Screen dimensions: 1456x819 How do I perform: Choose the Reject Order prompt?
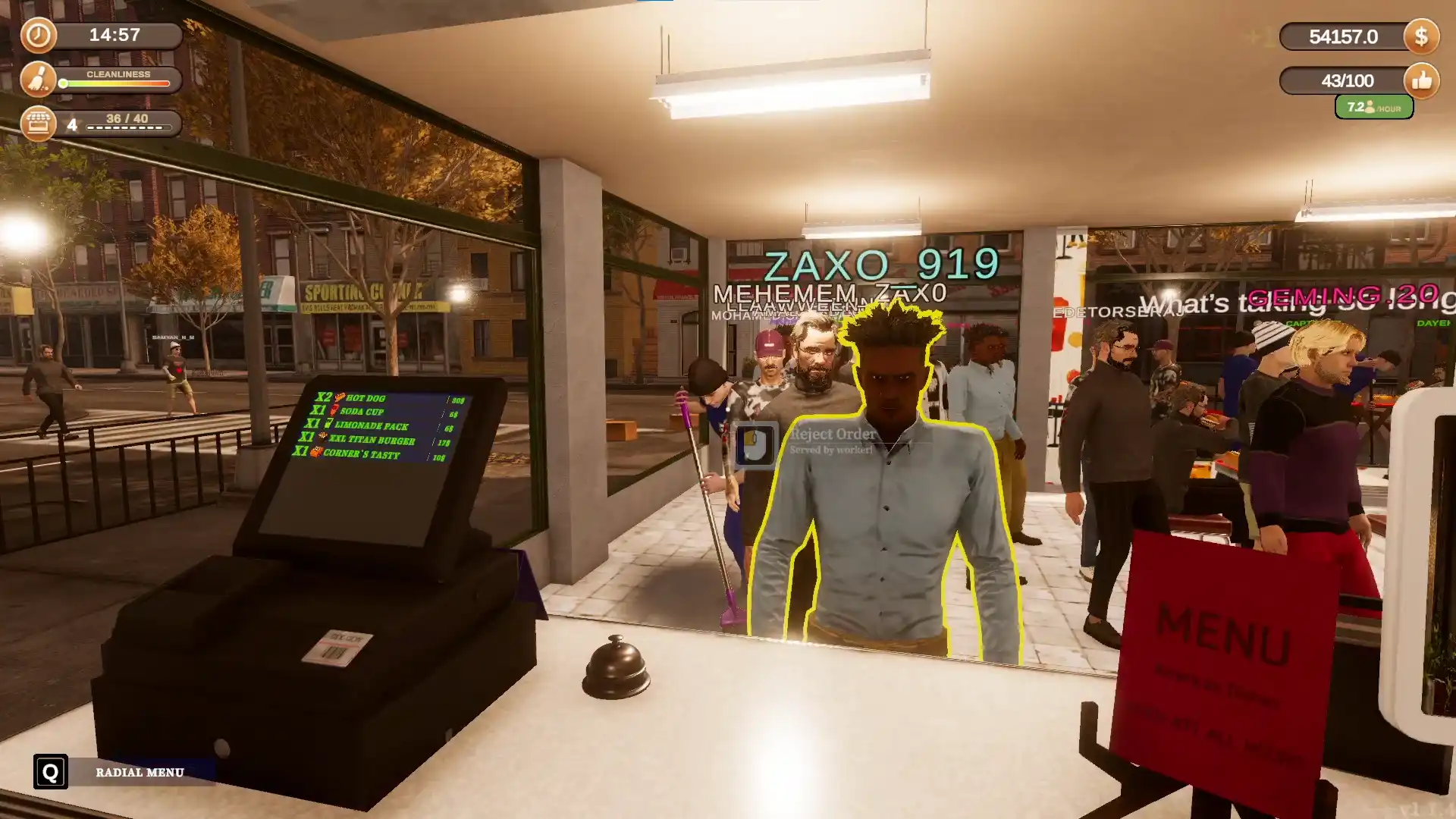tap(832, 435)
